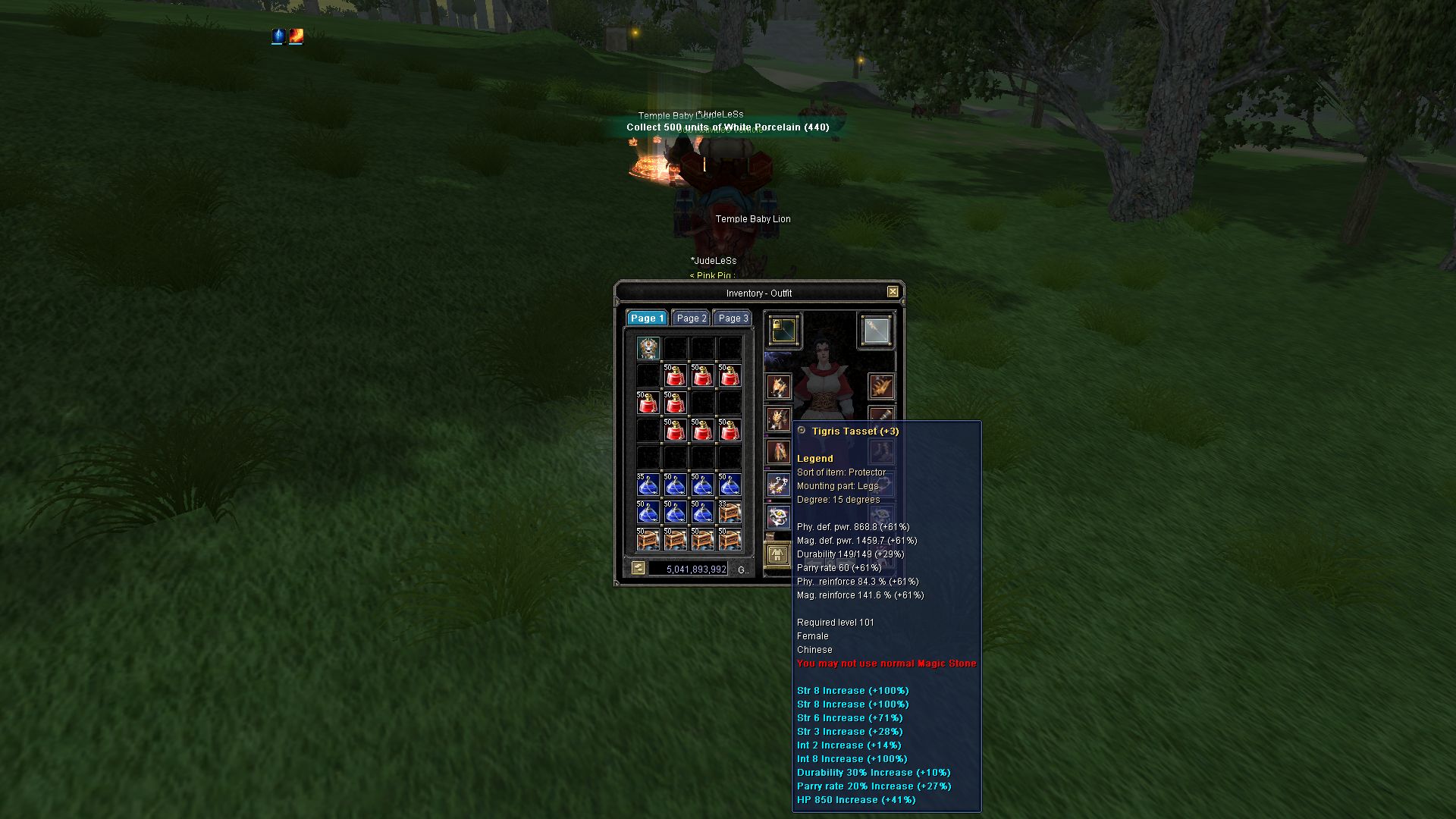Choose the equipped silver ring slot
1456x819 pixels.
tap(779, 518)
